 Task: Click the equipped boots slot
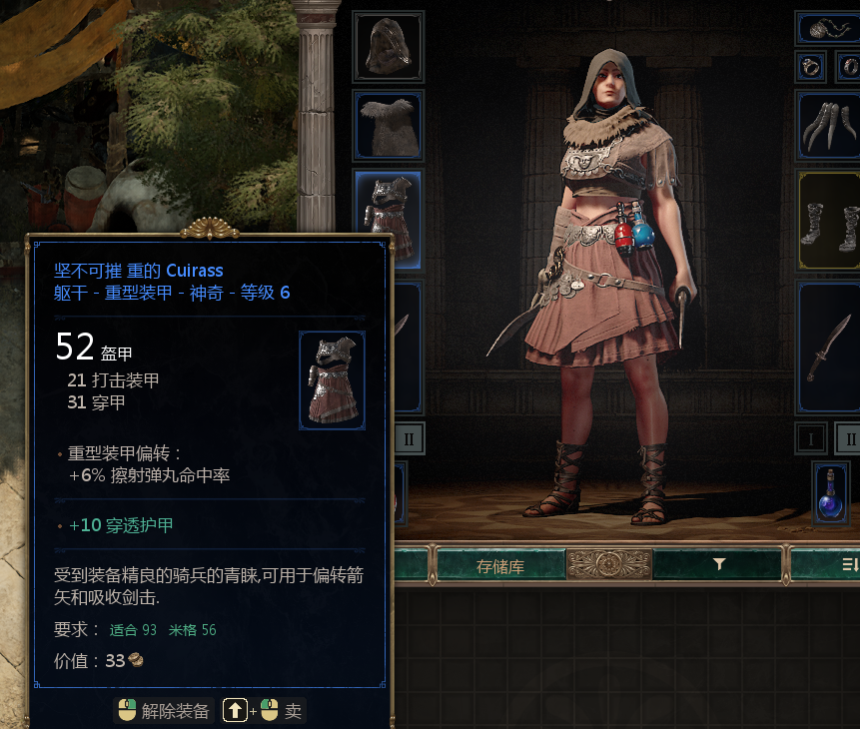(828, 219)
